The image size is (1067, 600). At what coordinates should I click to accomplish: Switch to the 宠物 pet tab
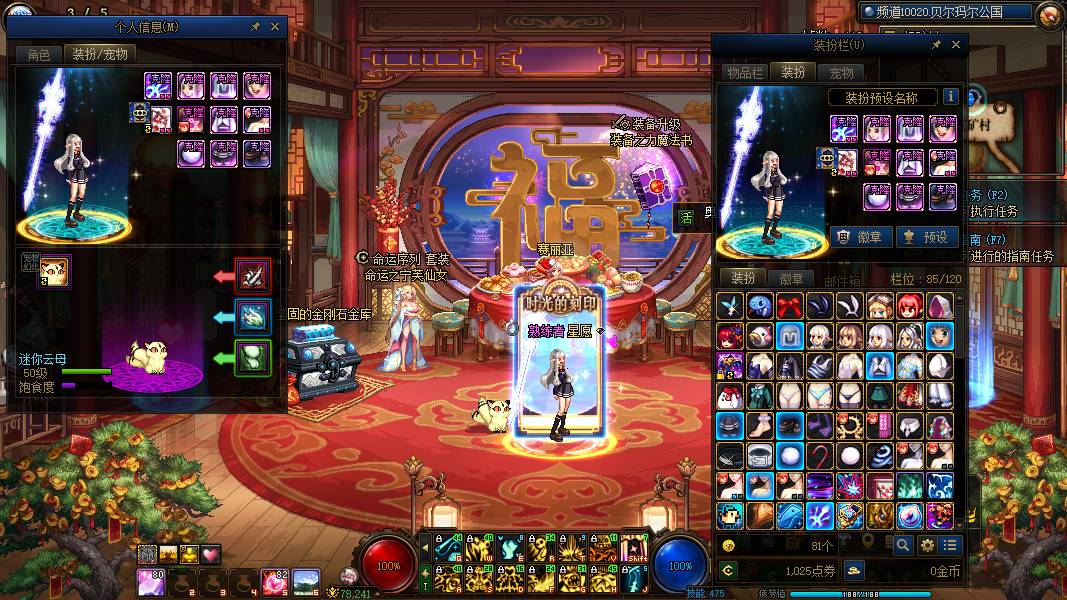coord(841,72)
